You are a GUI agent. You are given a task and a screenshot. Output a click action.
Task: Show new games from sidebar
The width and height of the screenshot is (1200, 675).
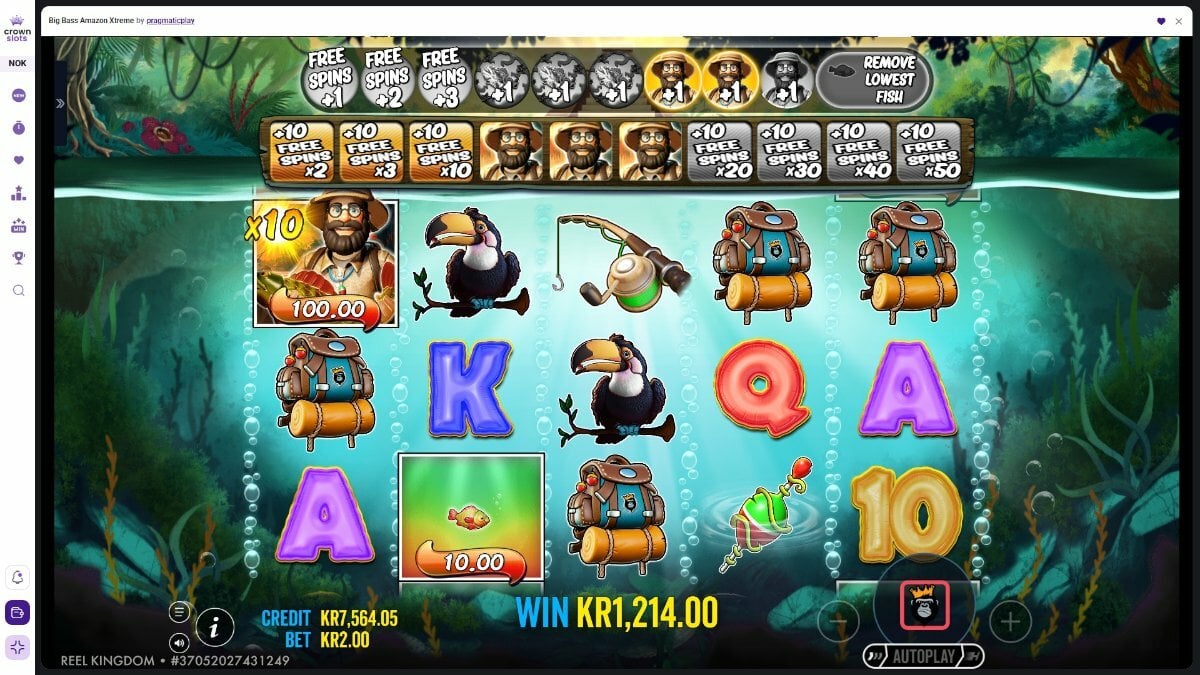click(18, 96)
